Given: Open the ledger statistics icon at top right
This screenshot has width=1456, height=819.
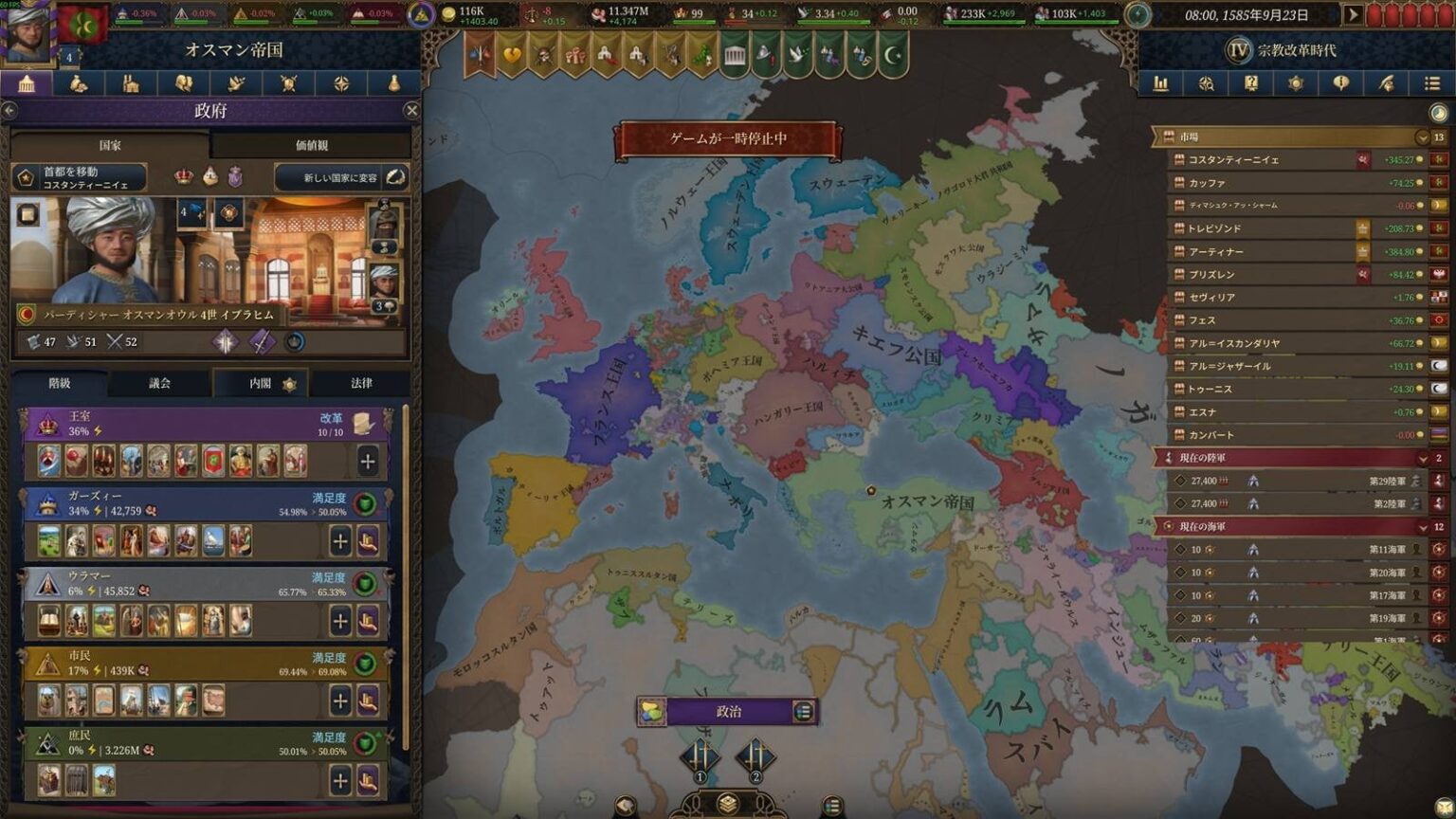Looking at the screenshot, I should pos(1160,83).
